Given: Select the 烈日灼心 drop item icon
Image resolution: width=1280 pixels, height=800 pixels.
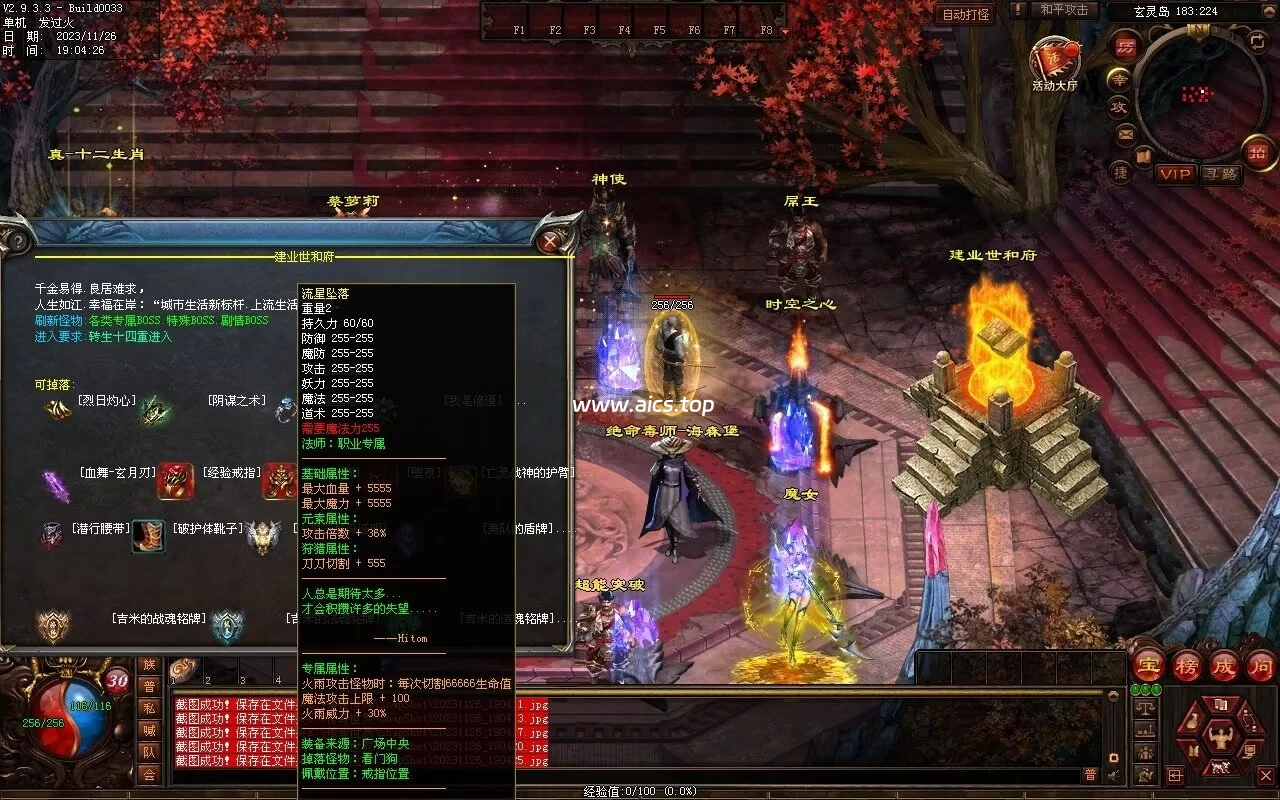Looking at the screenshot, I should 56,408.
